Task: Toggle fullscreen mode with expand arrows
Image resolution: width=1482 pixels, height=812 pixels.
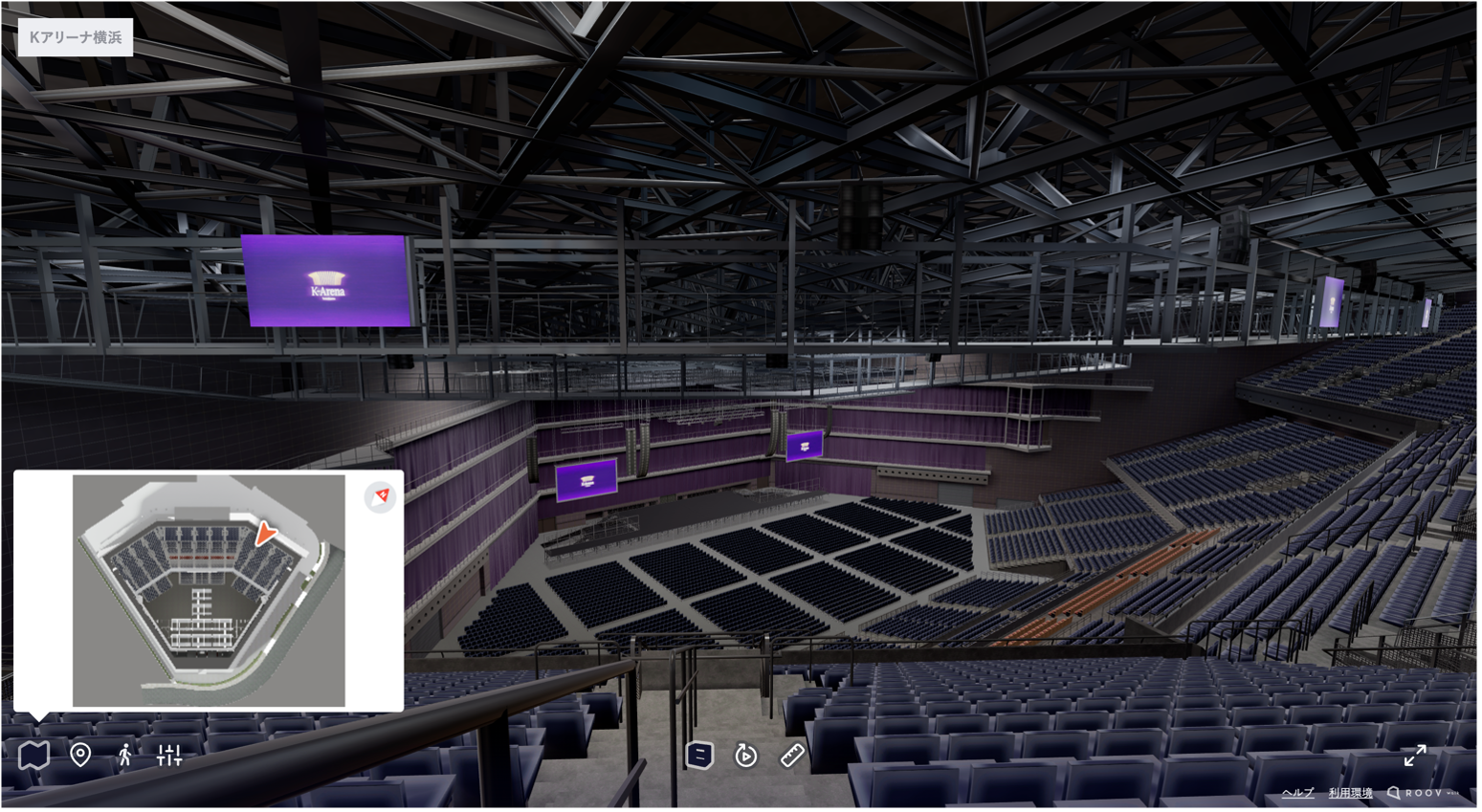Action: click(1415, 756)
